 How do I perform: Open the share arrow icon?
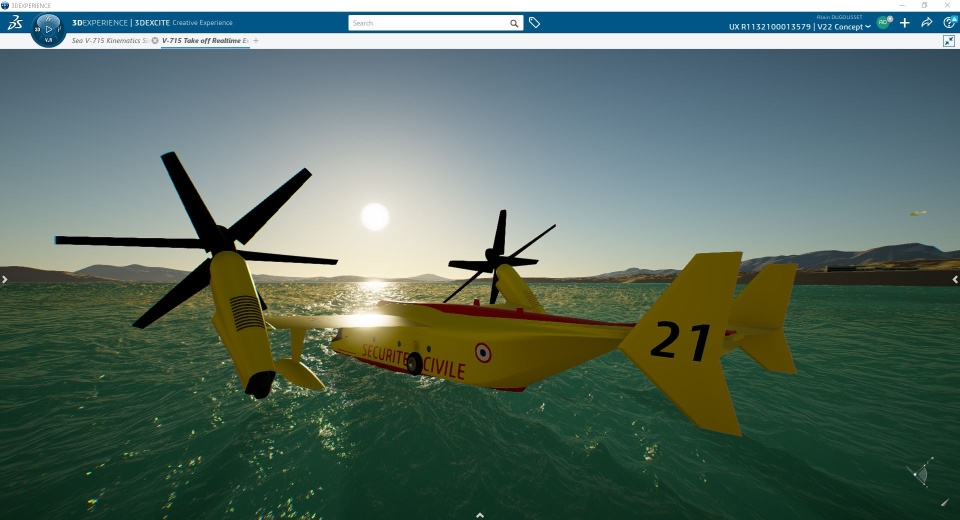tap(927, 23)
